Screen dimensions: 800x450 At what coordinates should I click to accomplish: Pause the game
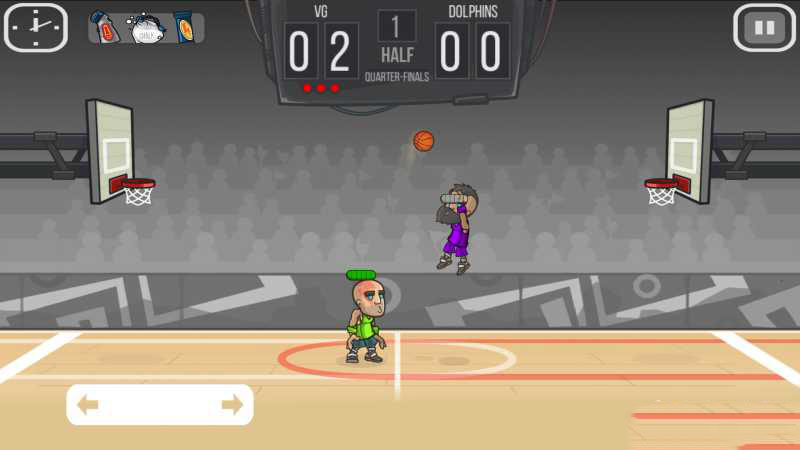click(x=764, y=28)
